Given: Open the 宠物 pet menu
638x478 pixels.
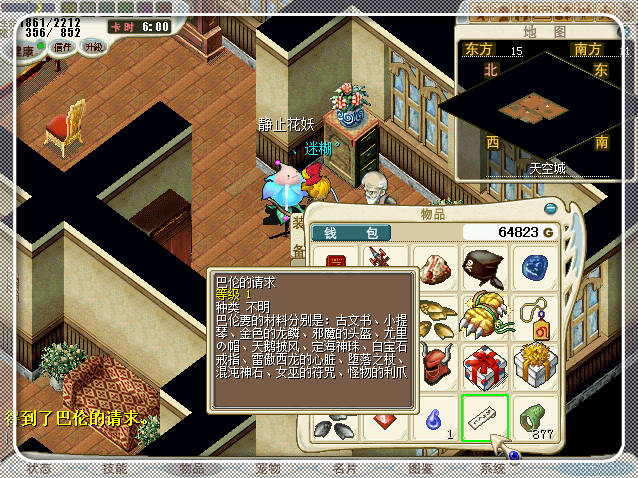Looking at the screenshot, I should click(267, 468).
